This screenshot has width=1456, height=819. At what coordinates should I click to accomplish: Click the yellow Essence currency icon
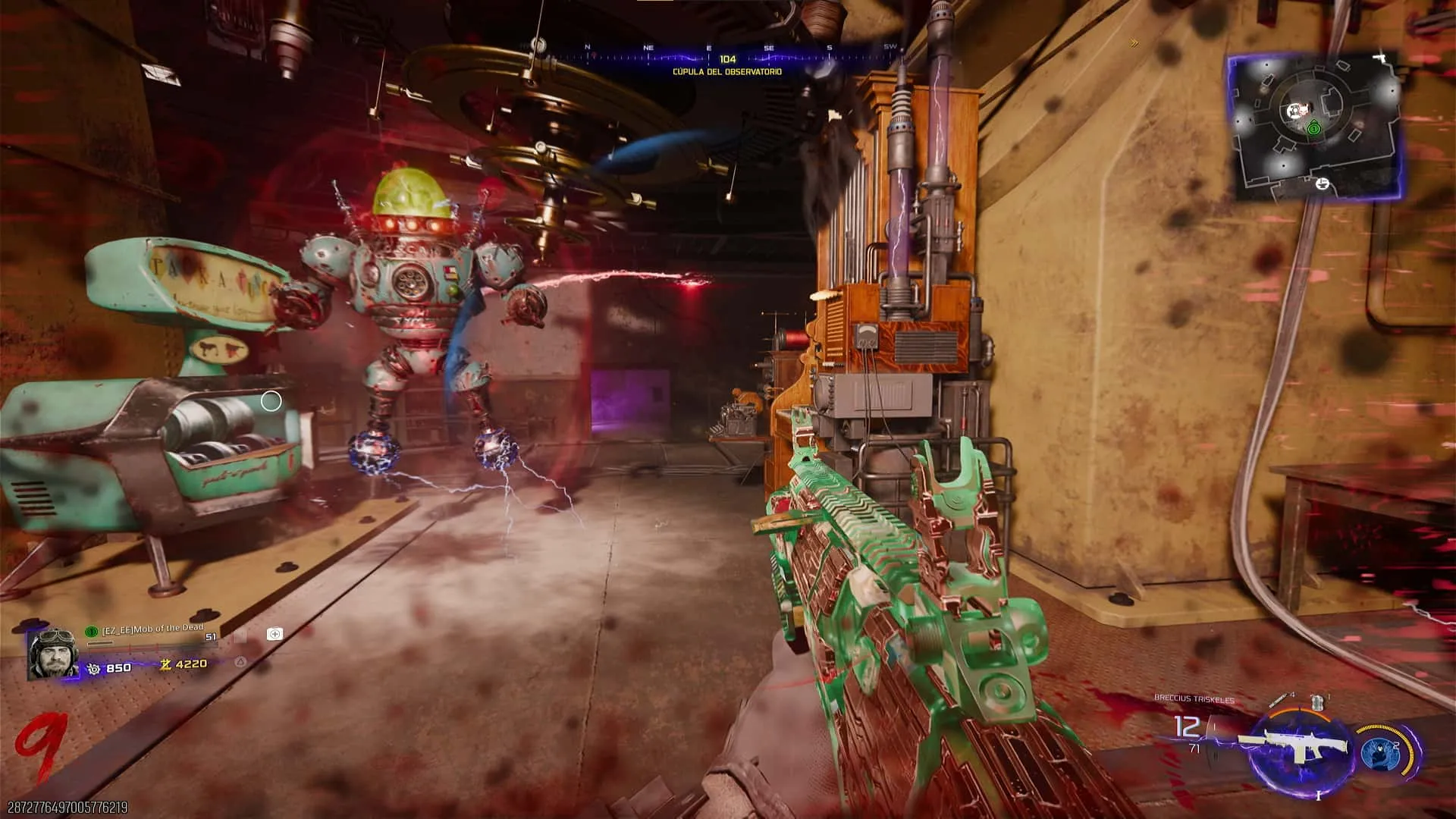click(165, 664)
